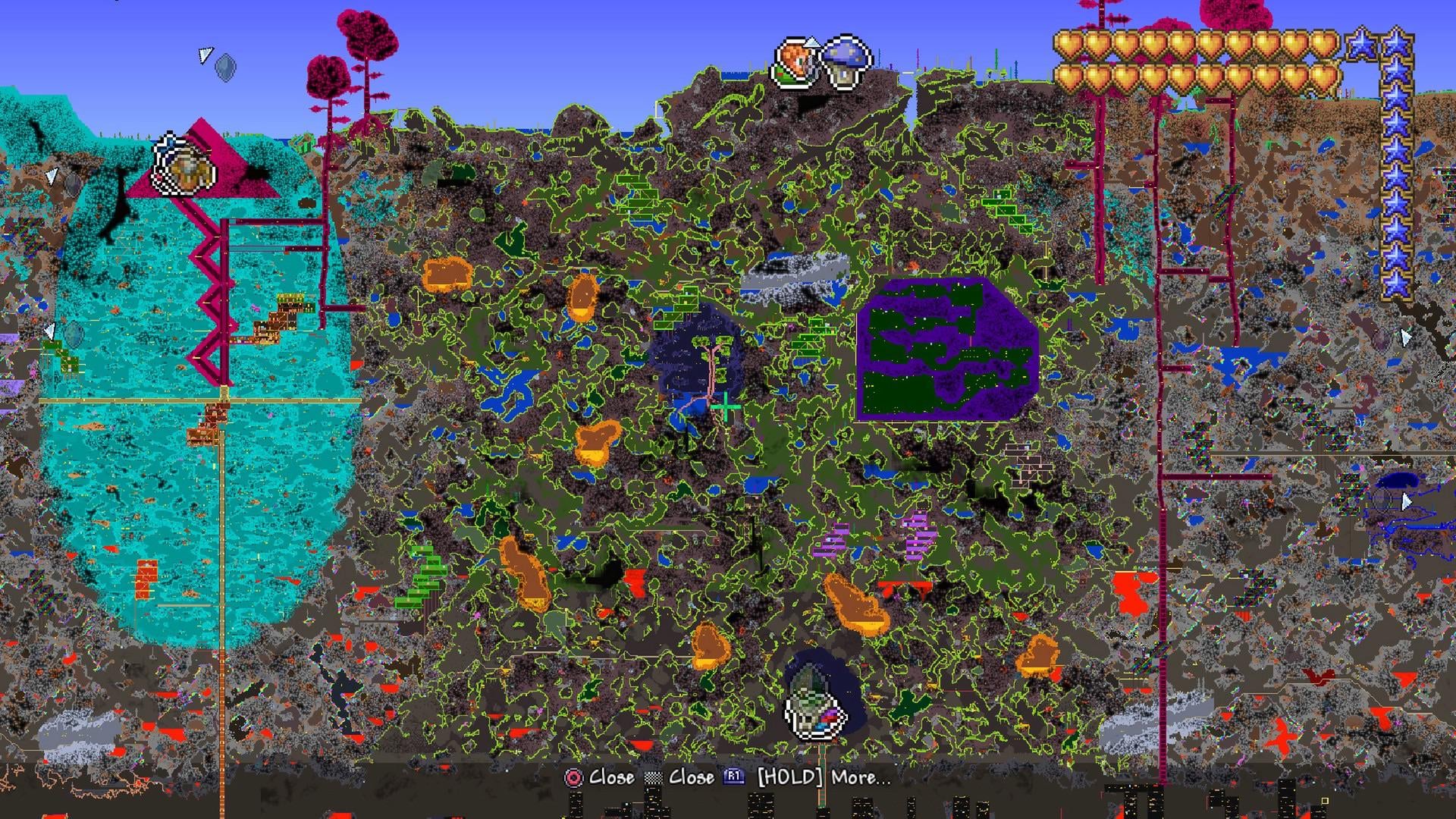This screenshot has height=819, width=1456.
Task: Select the Witch Doctor mask map marker
Action: tap(814, 708)
